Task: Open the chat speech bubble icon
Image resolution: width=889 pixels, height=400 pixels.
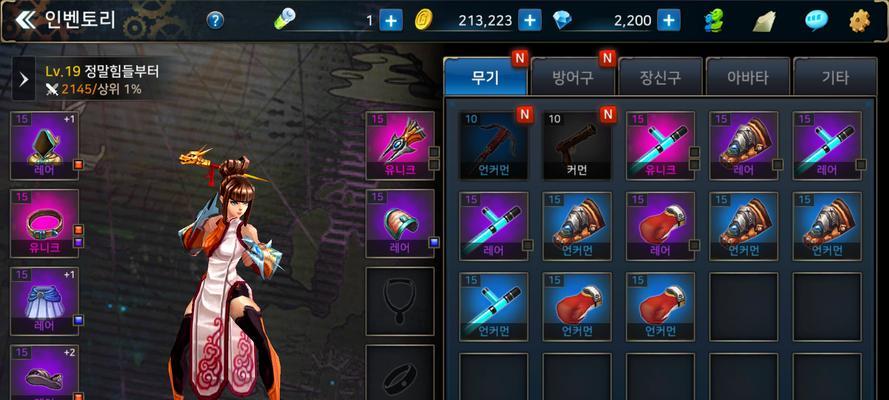Action: pos(817,20)
